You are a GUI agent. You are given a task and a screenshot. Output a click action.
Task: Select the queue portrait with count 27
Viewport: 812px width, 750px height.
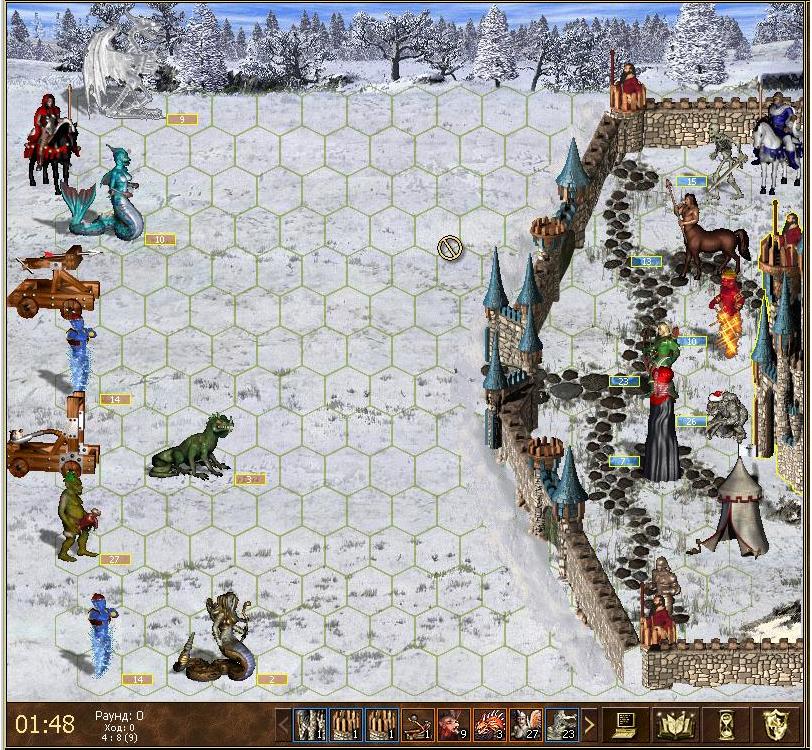526,724
